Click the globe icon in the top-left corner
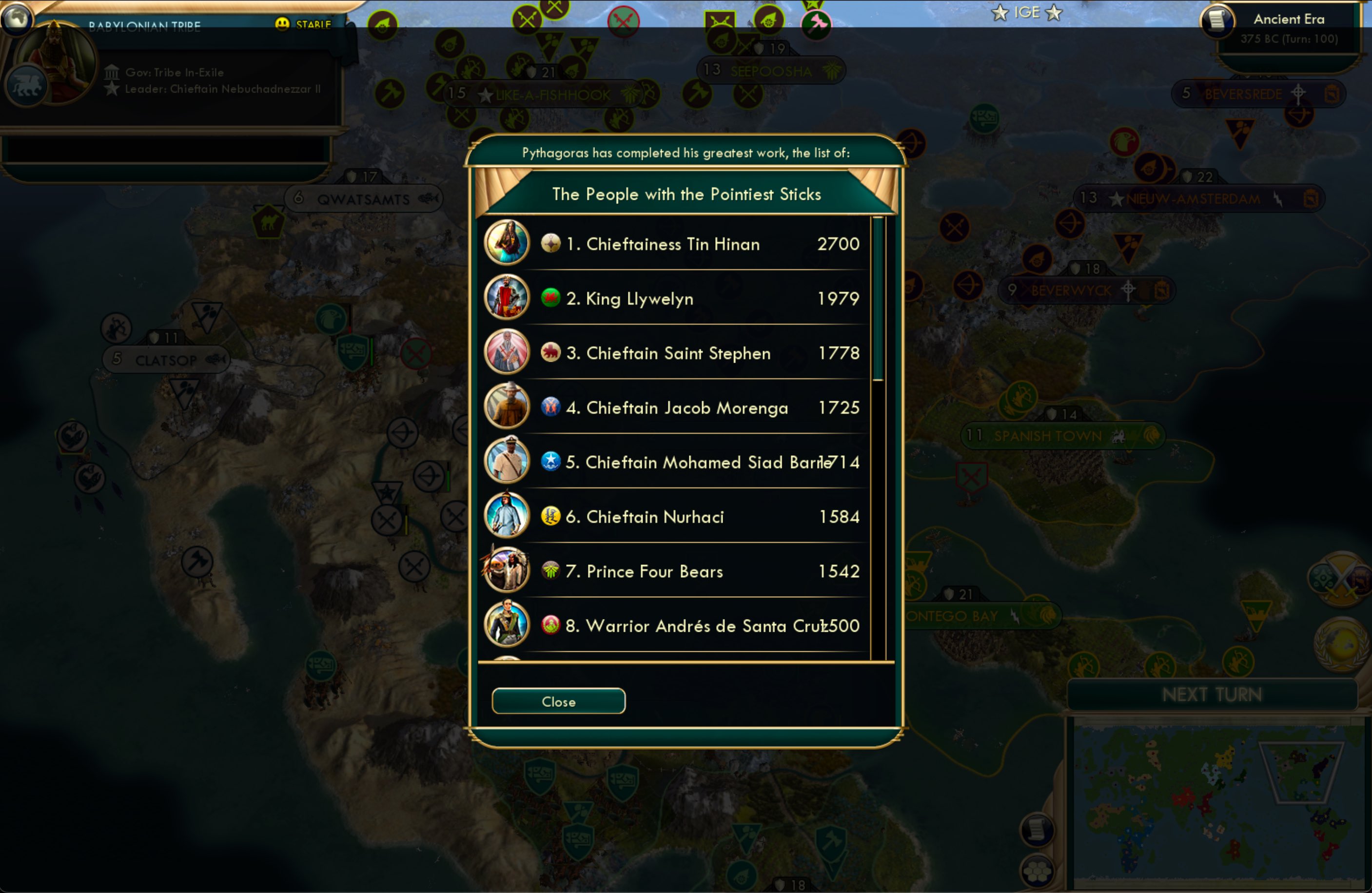This screenshot has height=893, width=1372. click(16, 17)
